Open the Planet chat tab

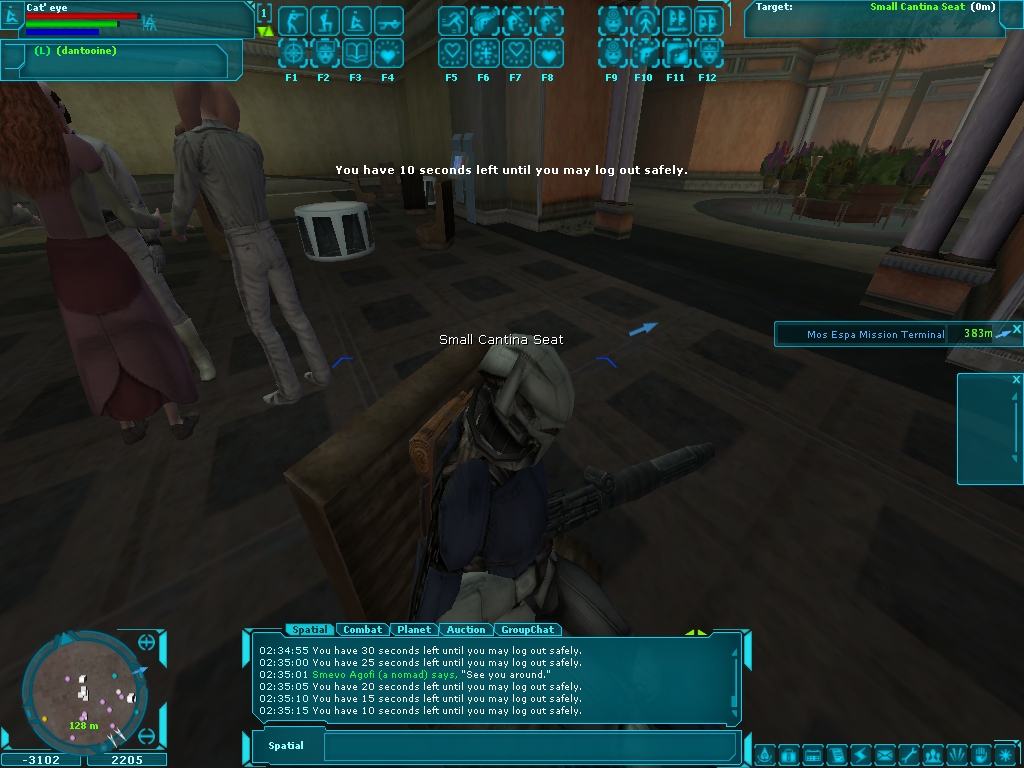[x=414, y=630]
